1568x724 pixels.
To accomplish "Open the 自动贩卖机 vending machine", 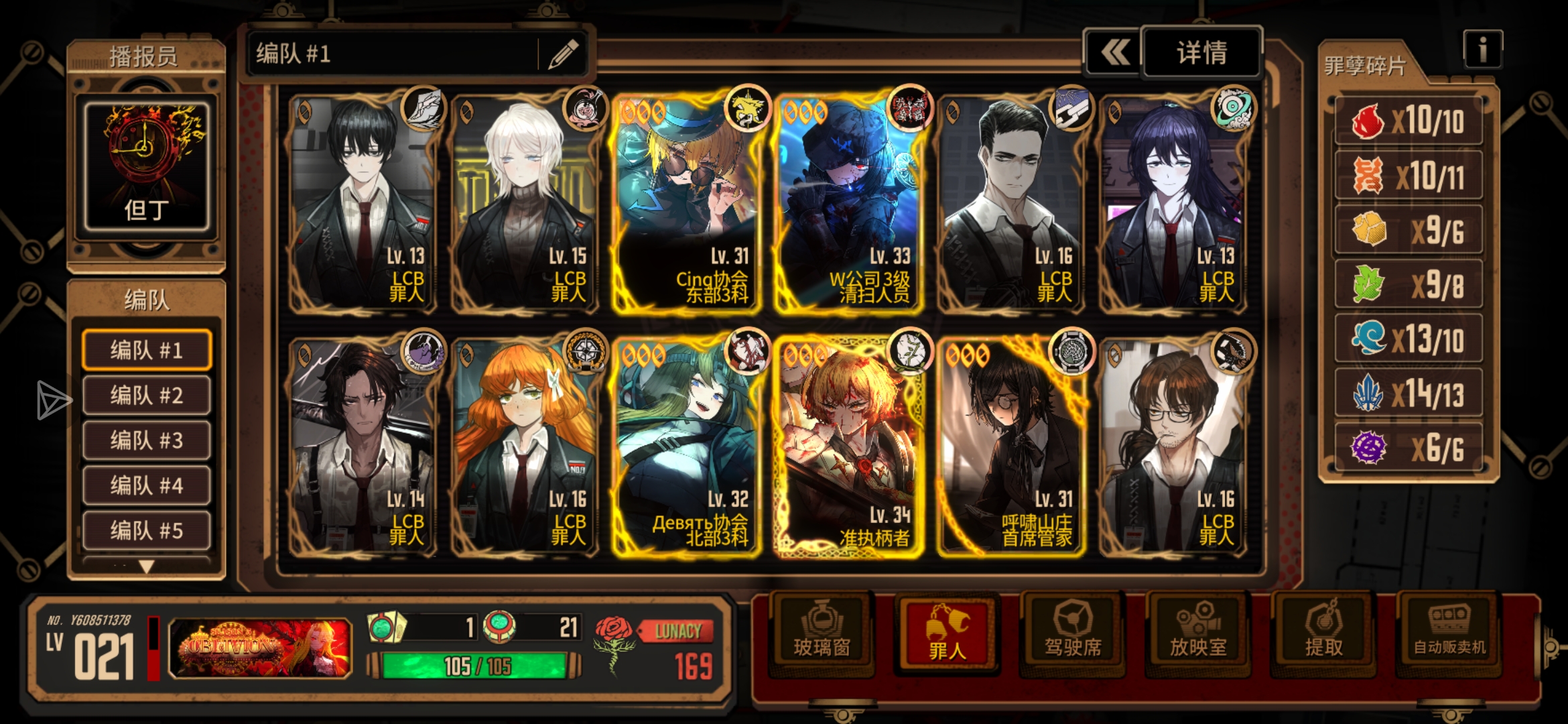I will click(x=1449, y=631).
